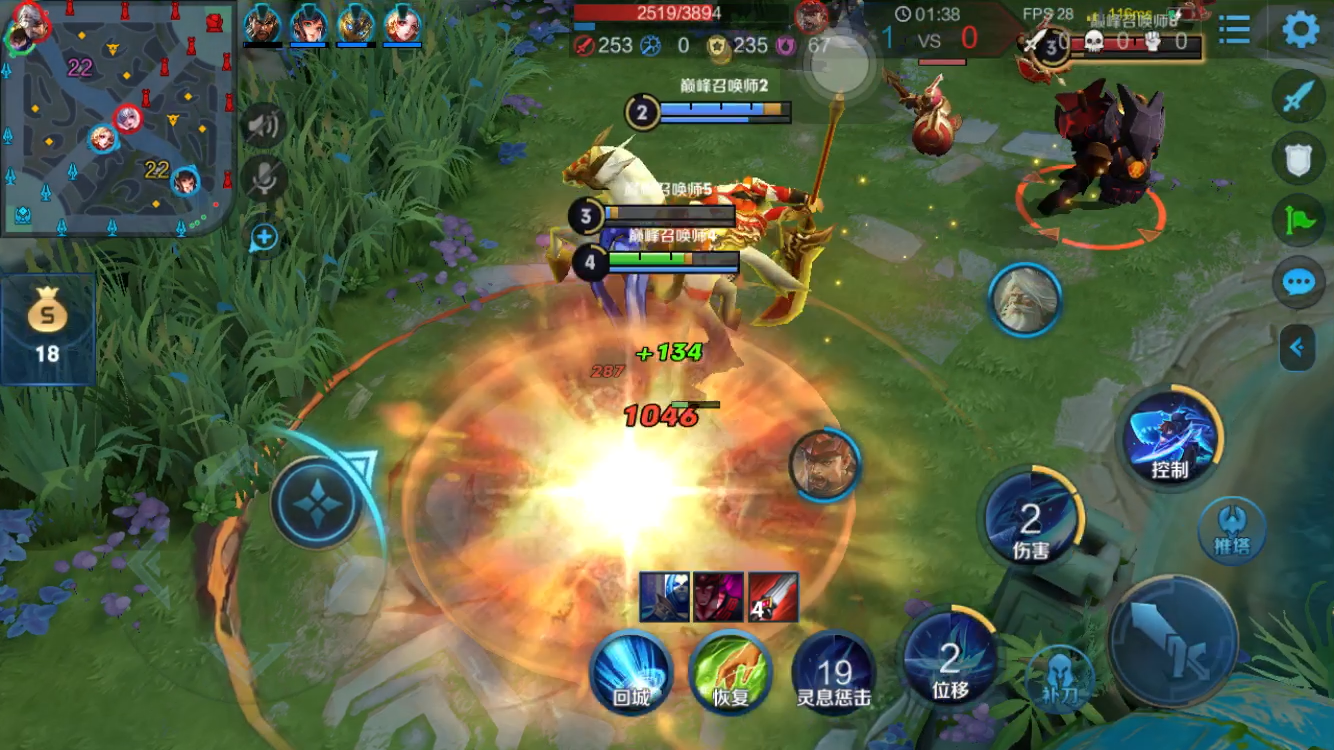The width and height of the screenshot is (1334, 750).
Task: Collapse the side panel arrow
Action: tap(1297, 347)
